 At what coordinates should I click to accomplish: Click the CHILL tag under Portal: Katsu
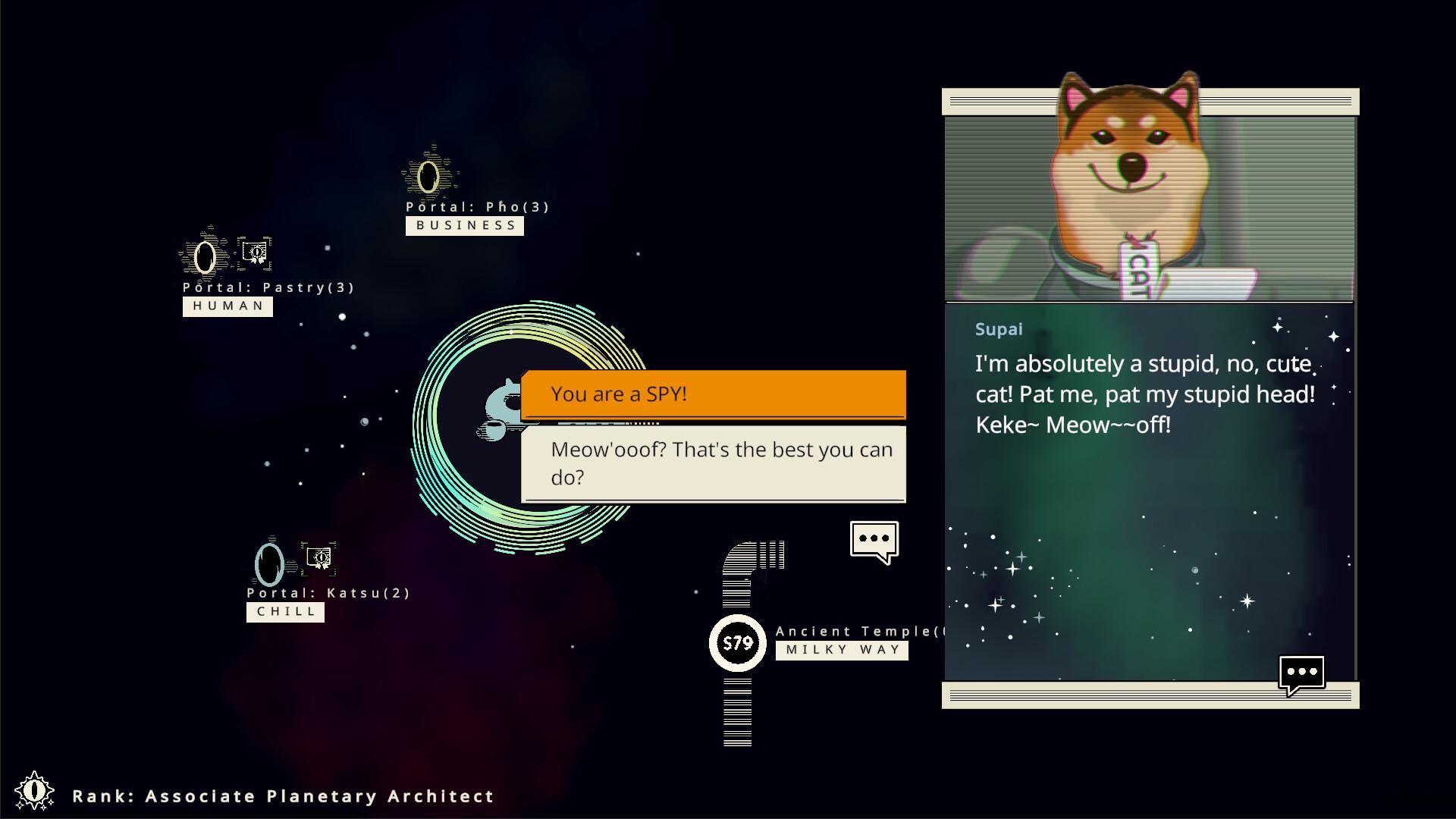284,612
